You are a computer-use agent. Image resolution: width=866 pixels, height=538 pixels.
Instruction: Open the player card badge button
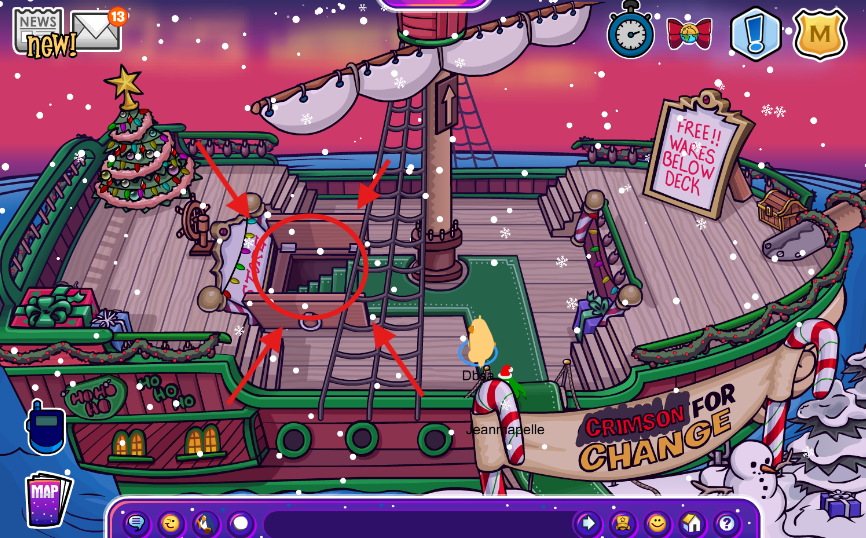(x=622, y=523)
